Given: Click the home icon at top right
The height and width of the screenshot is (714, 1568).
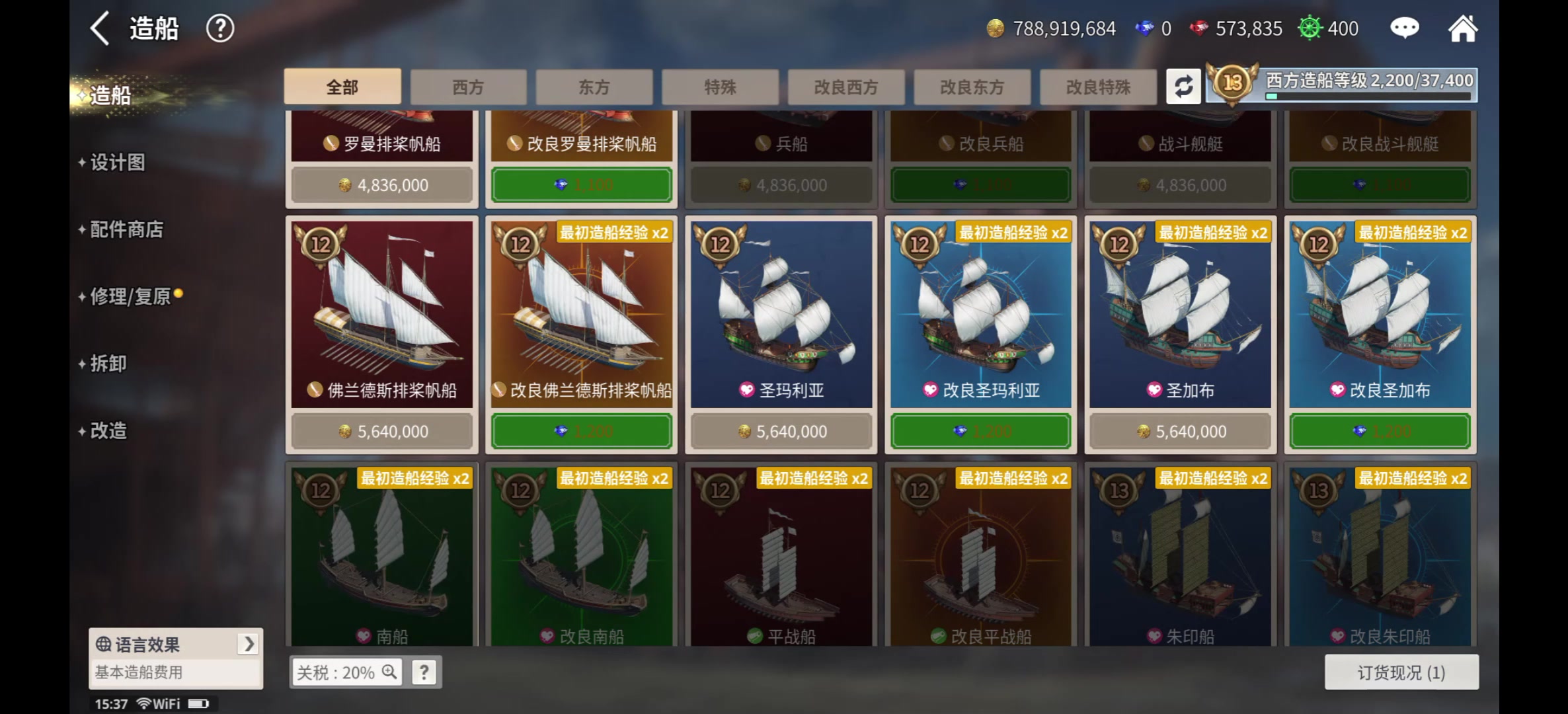Looking at the screenshot, I should click(x=1464, y=28).
